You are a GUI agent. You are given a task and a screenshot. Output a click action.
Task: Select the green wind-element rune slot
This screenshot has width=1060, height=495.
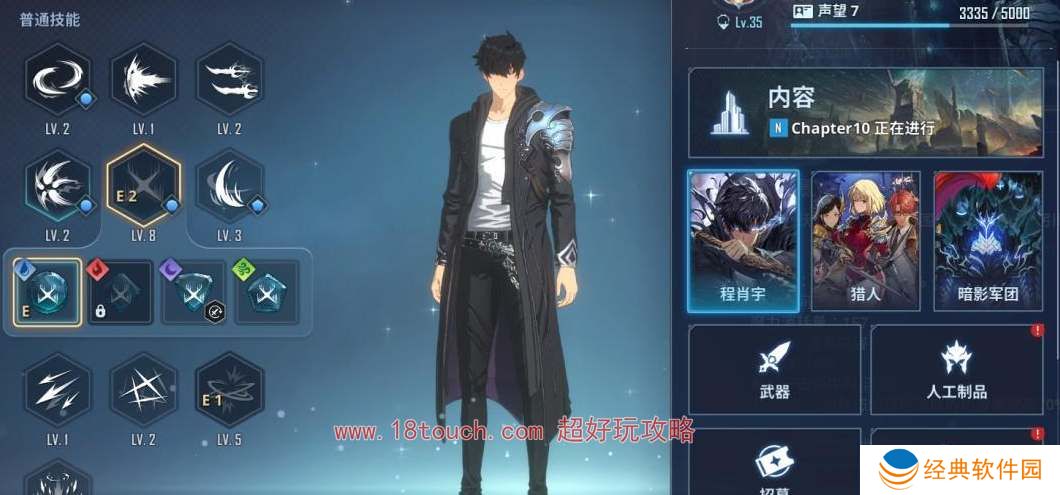[267, 292]
